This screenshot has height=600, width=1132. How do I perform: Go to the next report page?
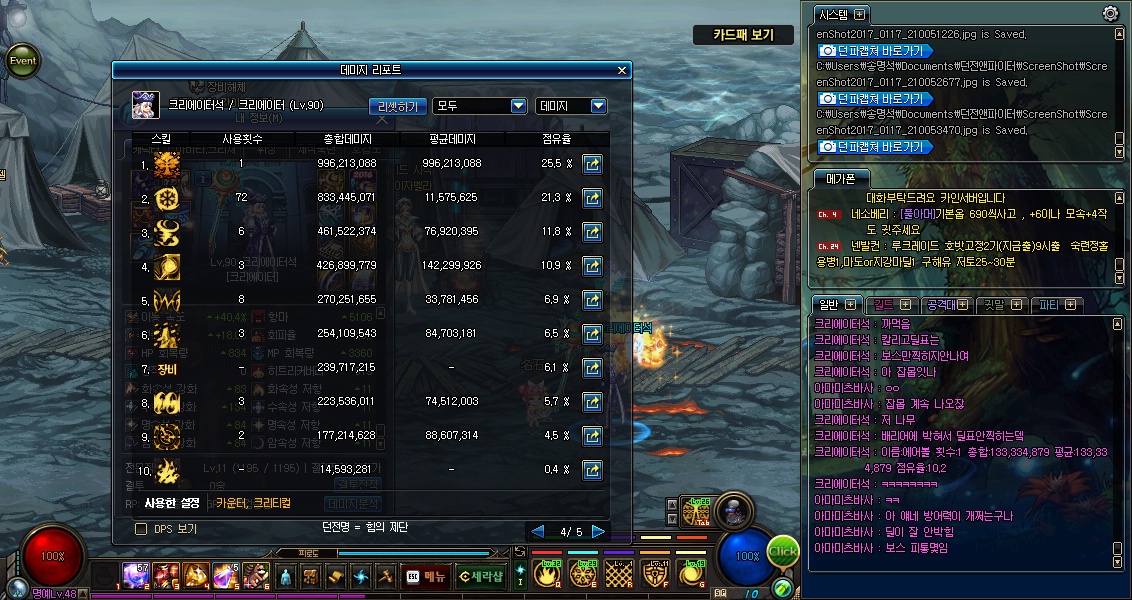(x=598, y=531)
